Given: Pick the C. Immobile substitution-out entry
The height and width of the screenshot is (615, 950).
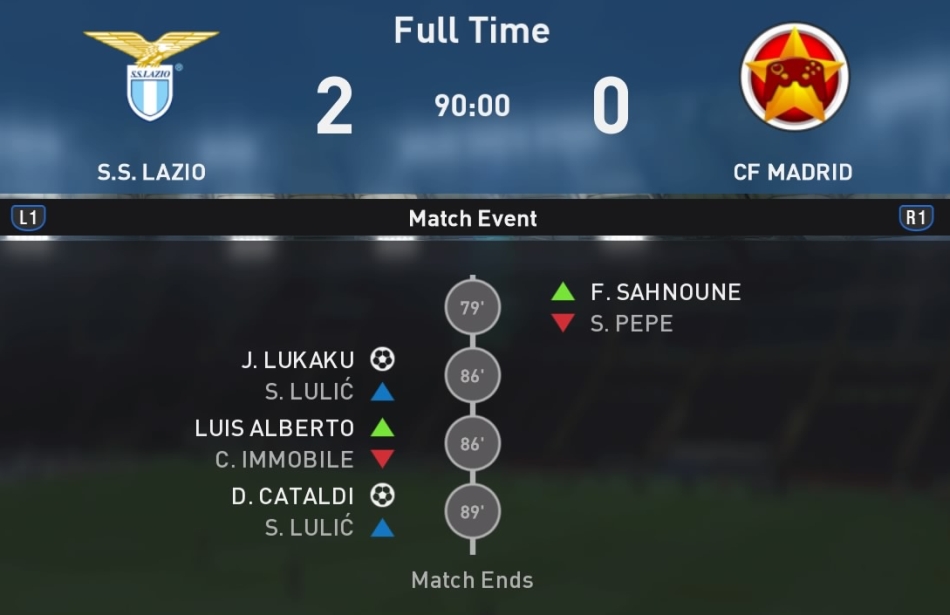Looking at the screenshot, I should (285, 460).
